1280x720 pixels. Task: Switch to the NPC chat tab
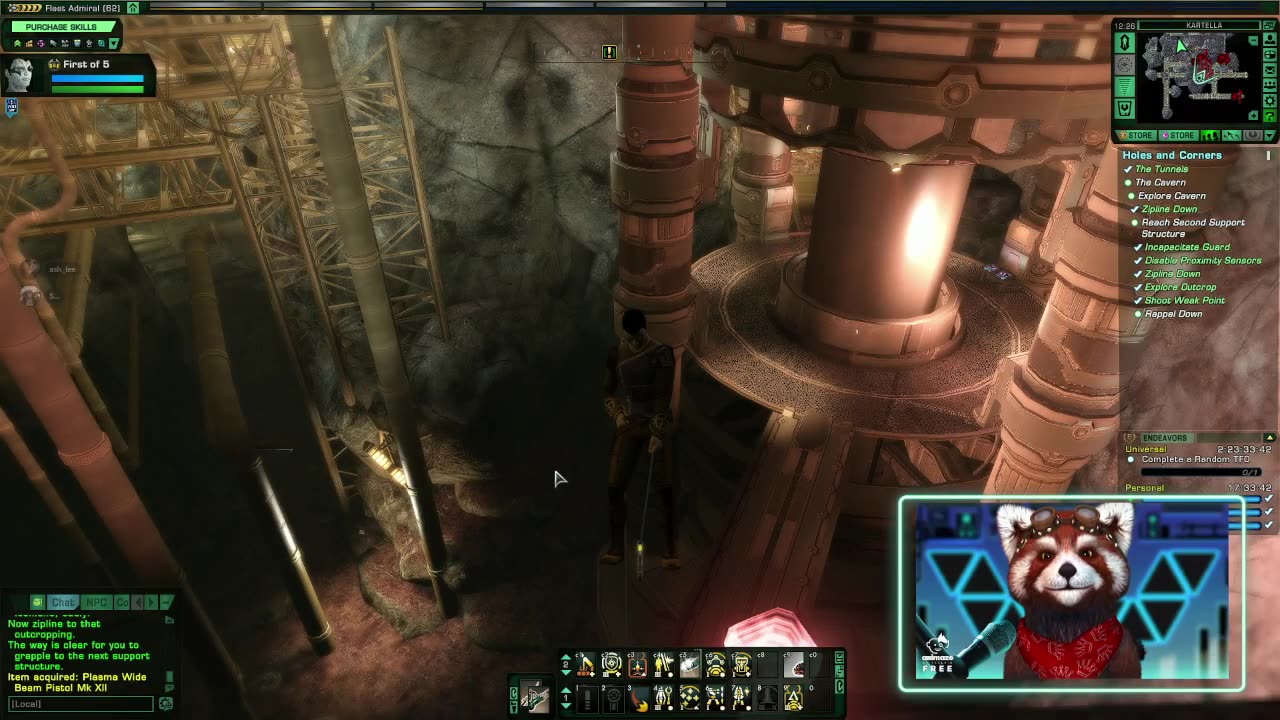[96, 602]
